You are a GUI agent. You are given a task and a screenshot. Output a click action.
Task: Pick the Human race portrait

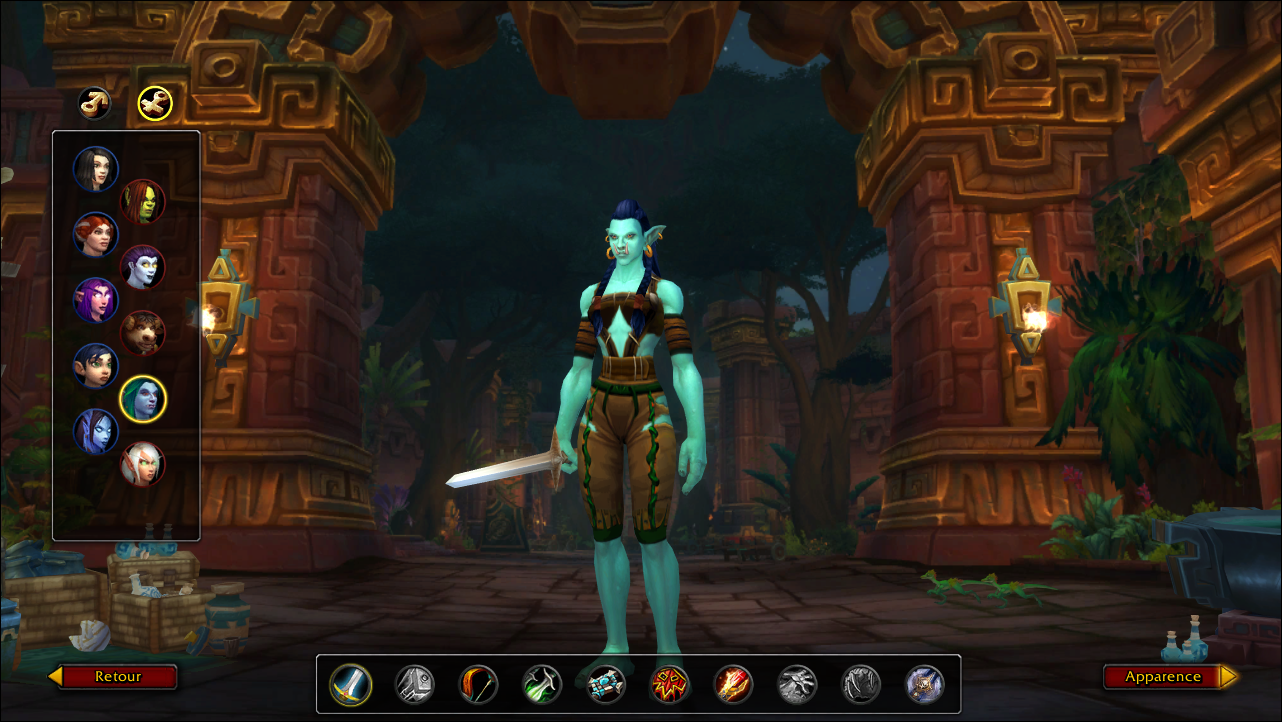pyautogui.click(x=96, y=169)
